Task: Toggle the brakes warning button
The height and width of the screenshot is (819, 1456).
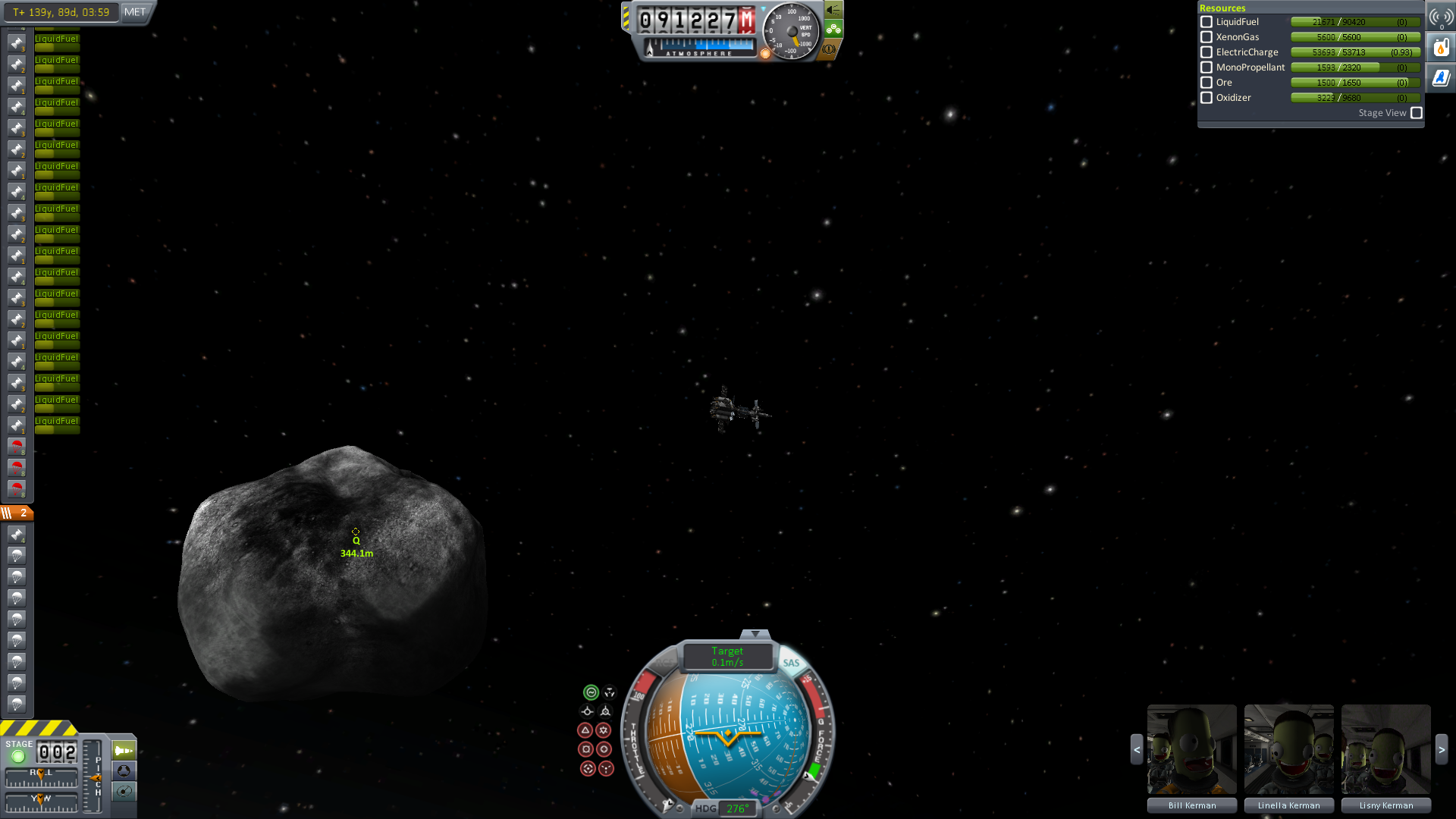Action: 830,49
